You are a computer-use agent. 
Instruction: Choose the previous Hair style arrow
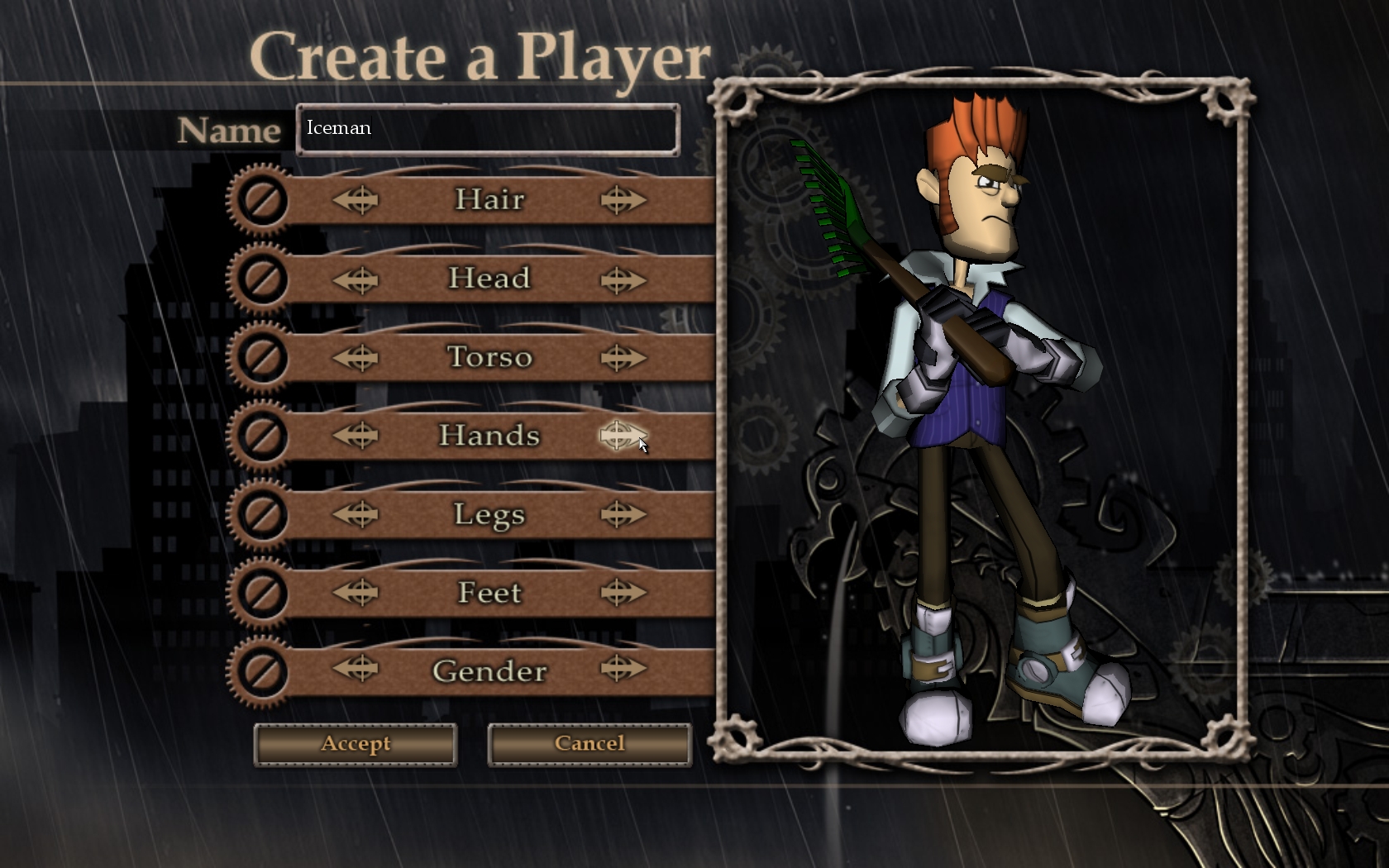tap(356, 200)
